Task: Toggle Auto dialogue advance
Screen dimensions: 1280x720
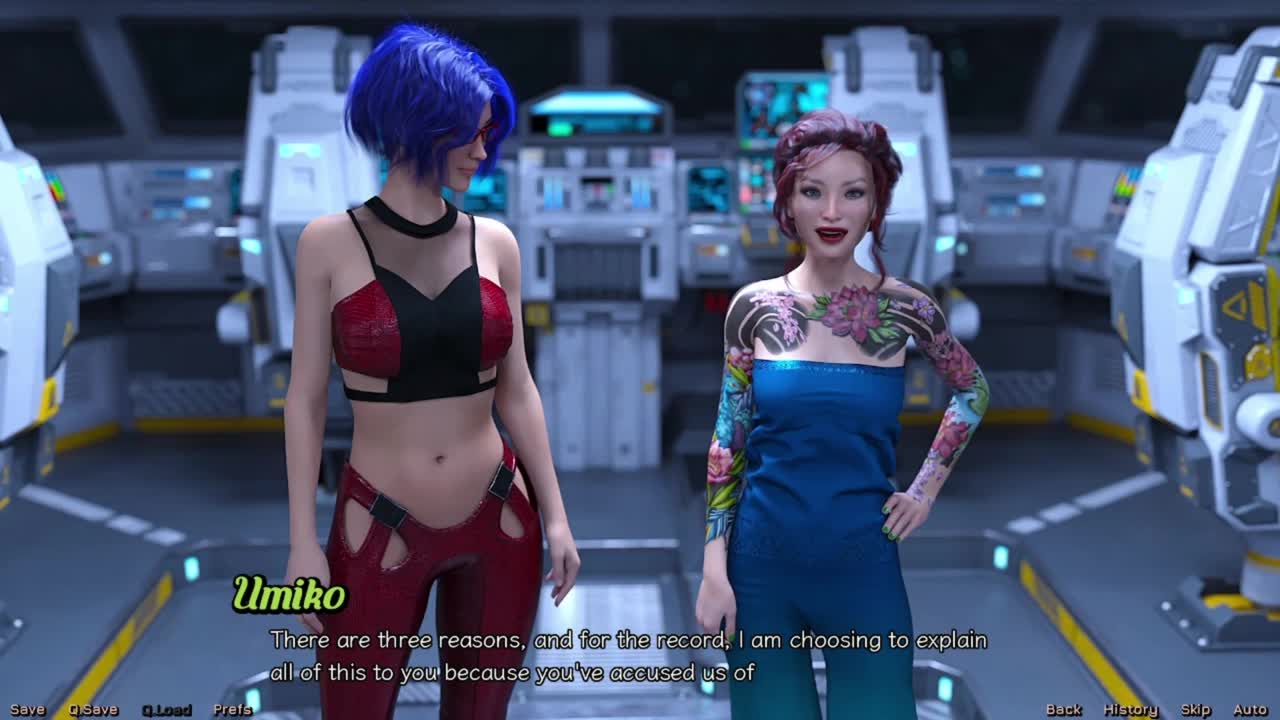Action: point(1250,710)
